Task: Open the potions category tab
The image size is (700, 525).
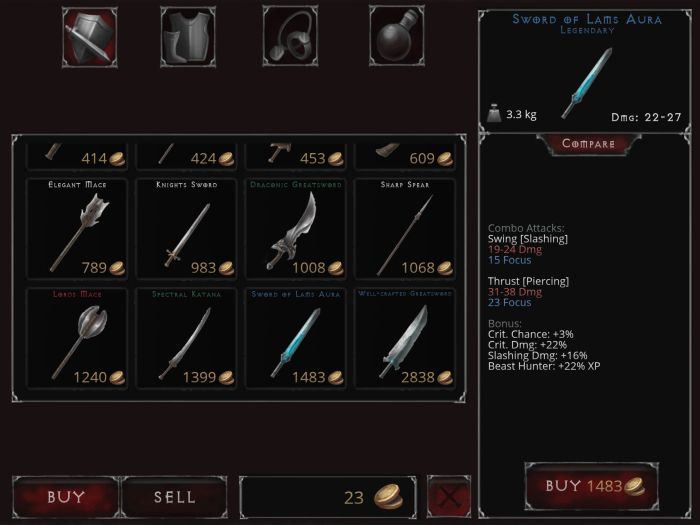Action: point(397,37)
